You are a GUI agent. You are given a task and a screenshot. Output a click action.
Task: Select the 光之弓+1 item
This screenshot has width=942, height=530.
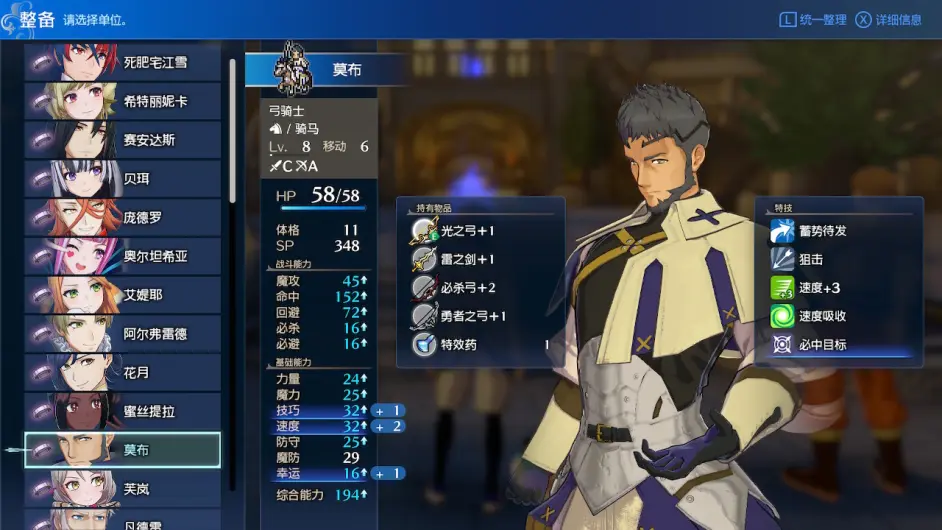coord(467,231)
